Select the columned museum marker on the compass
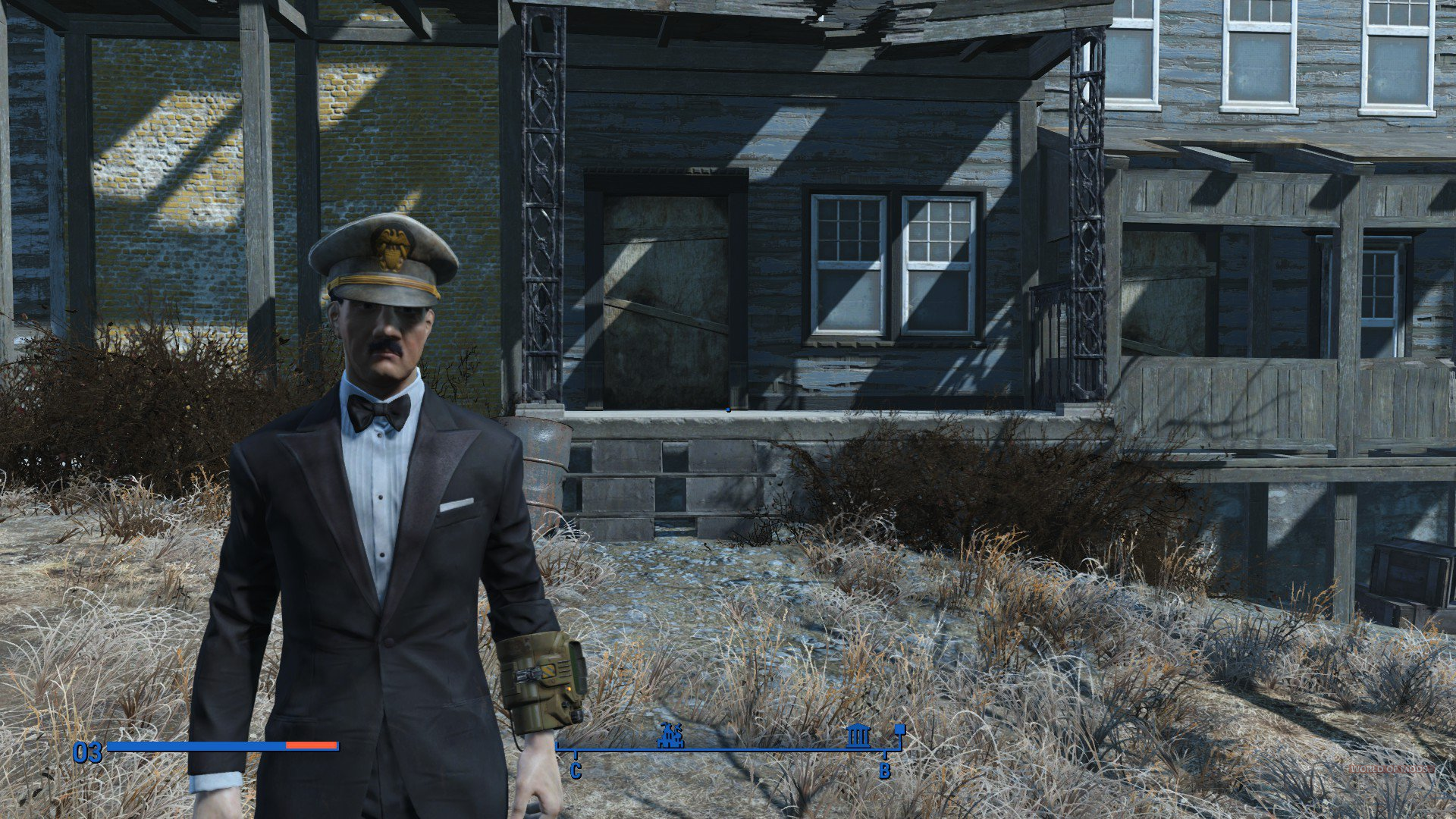The width and height of the screenshot is (1456, 819). pos(858,735)
